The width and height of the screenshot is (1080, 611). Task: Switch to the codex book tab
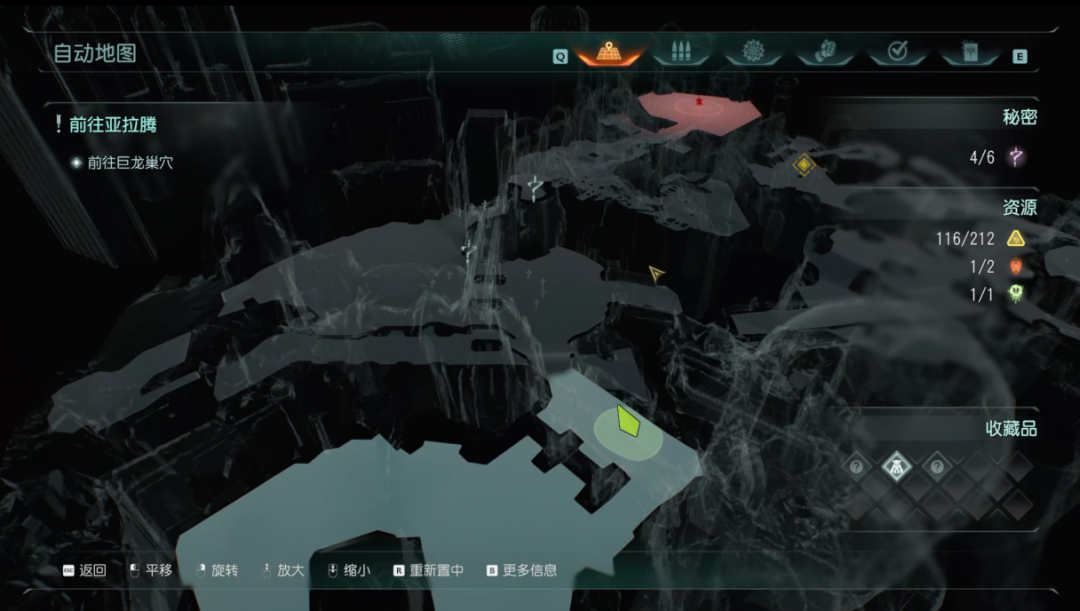pos(969,52)
